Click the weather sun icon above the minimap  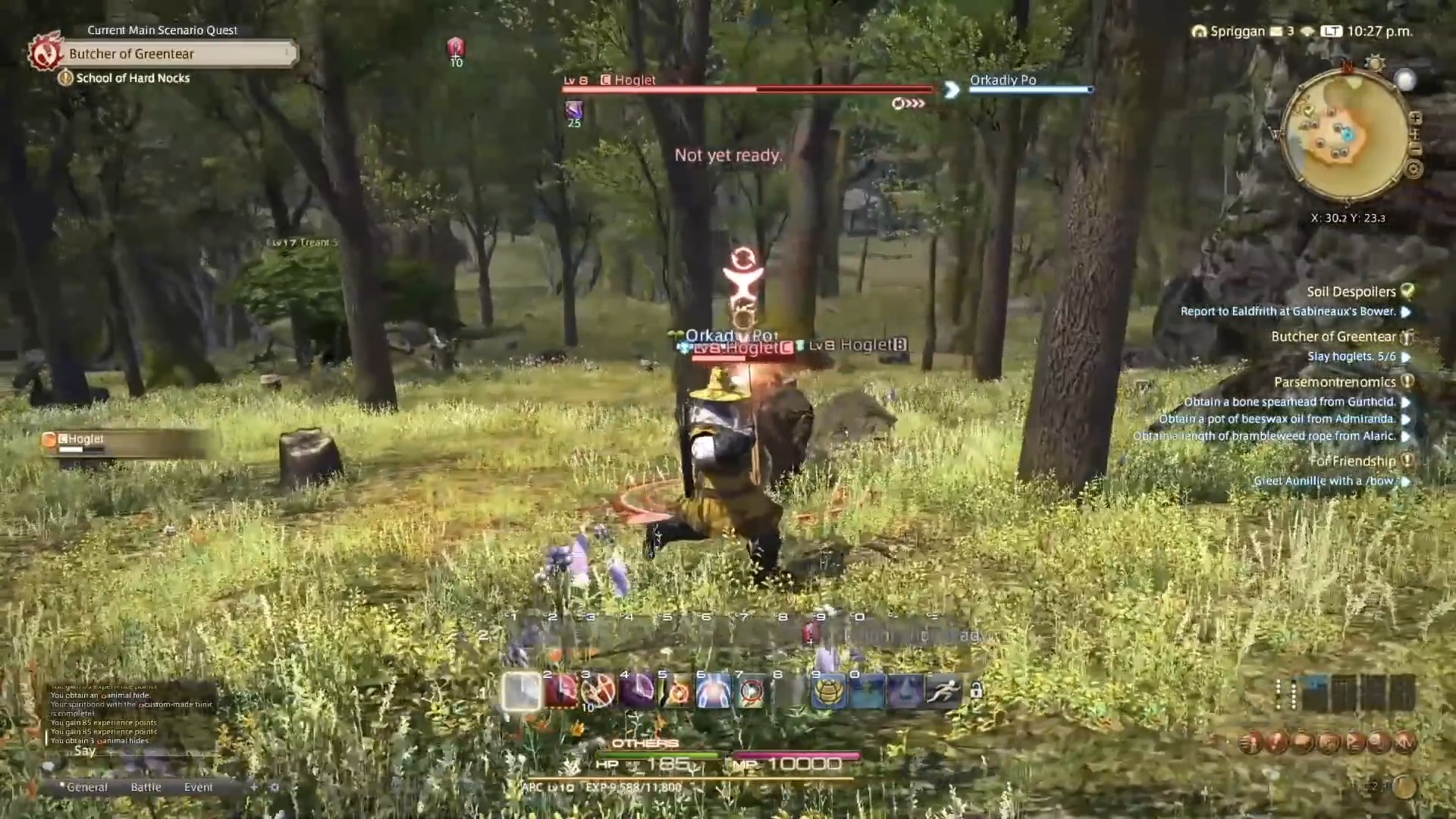pos(1375,62)
